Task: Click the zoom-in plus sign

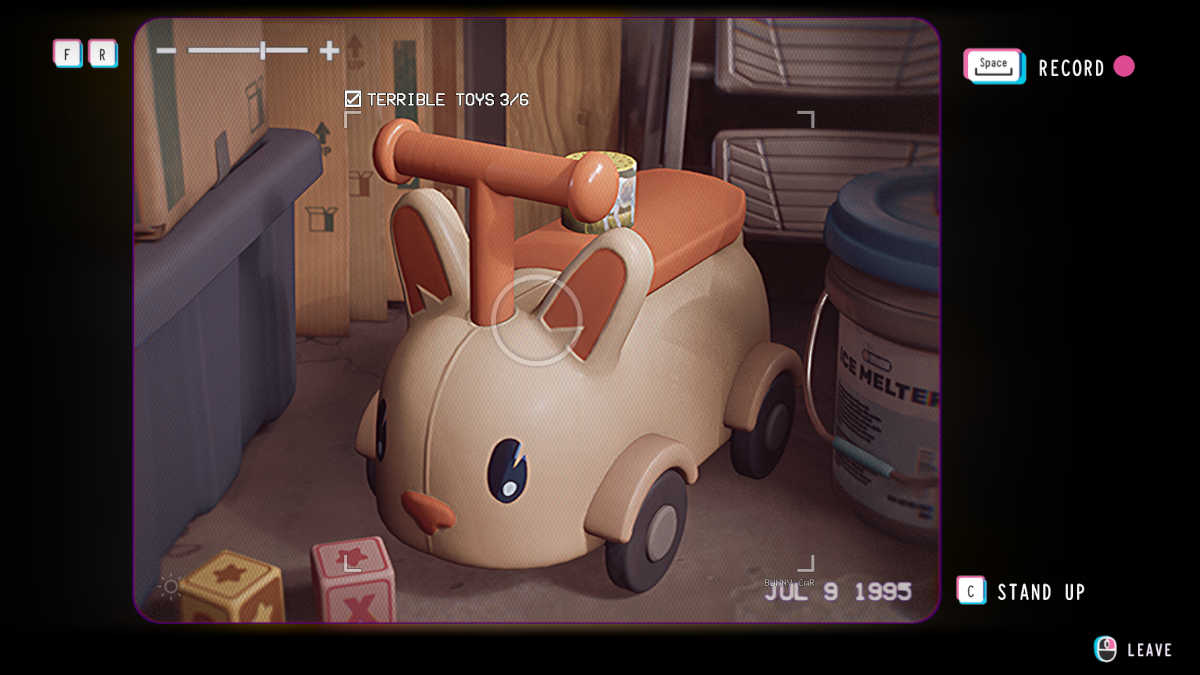Action: pyautogui.click(x=329, y=50)
